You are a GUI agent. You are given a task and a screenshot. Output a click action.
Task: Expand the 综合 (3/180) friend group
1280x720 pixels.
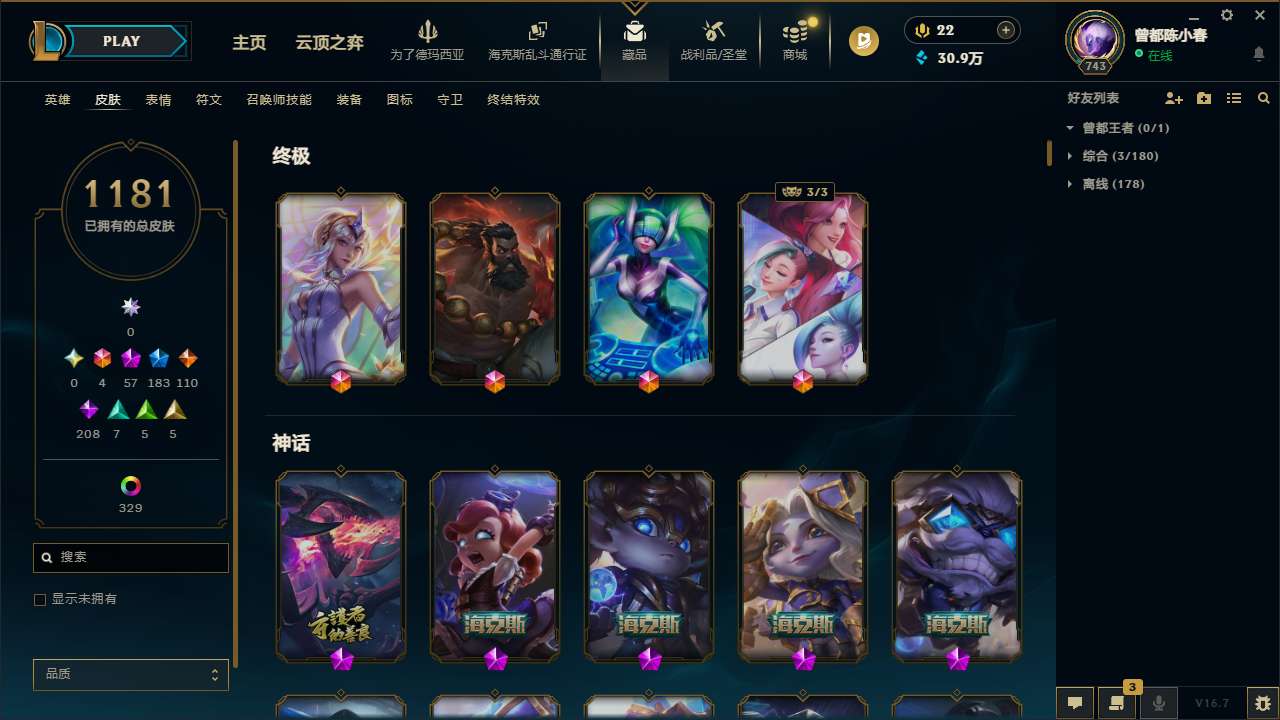click(1118, 156)
